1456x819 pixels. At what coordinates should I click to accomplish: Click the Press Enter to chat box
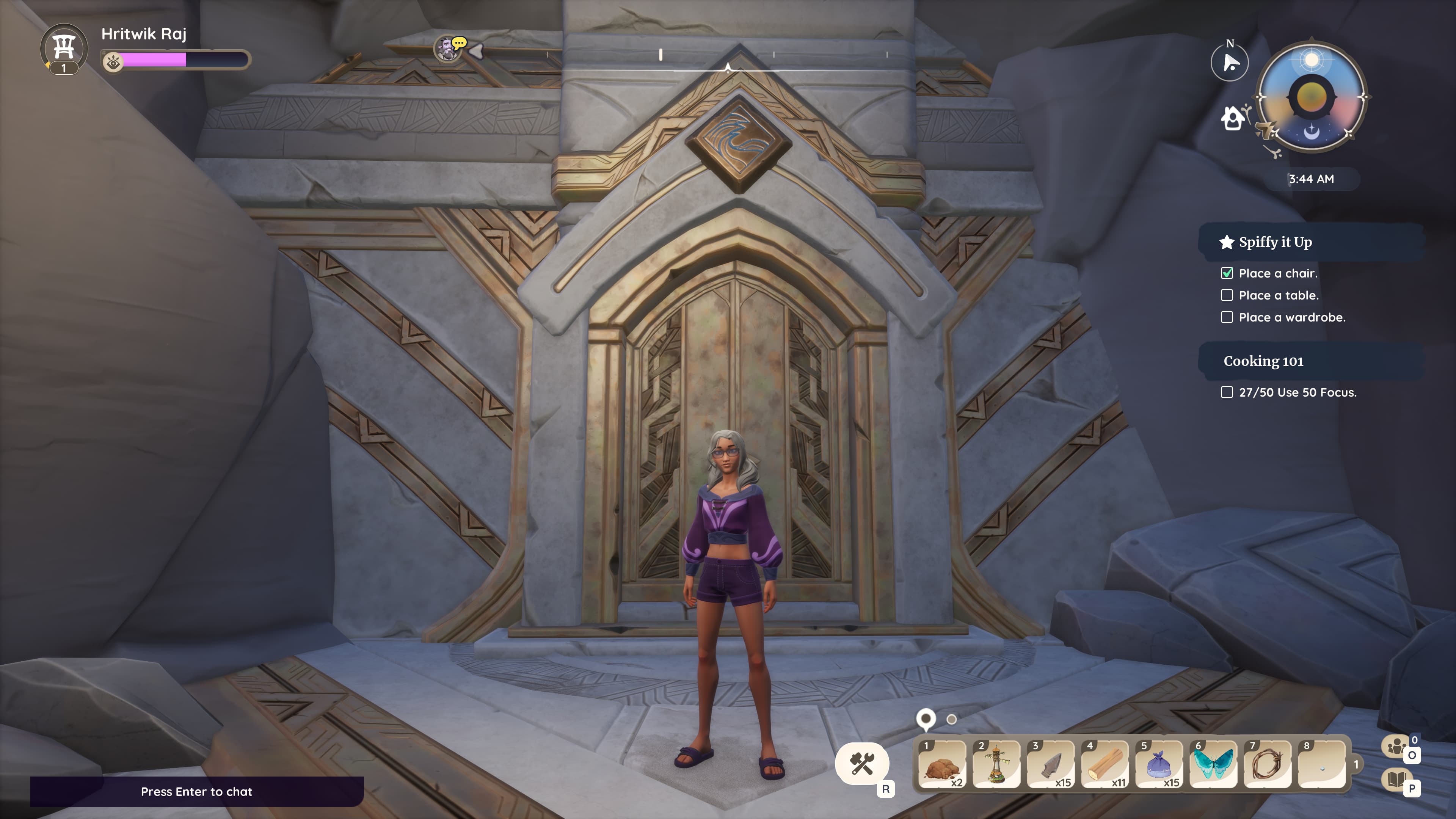197,791
